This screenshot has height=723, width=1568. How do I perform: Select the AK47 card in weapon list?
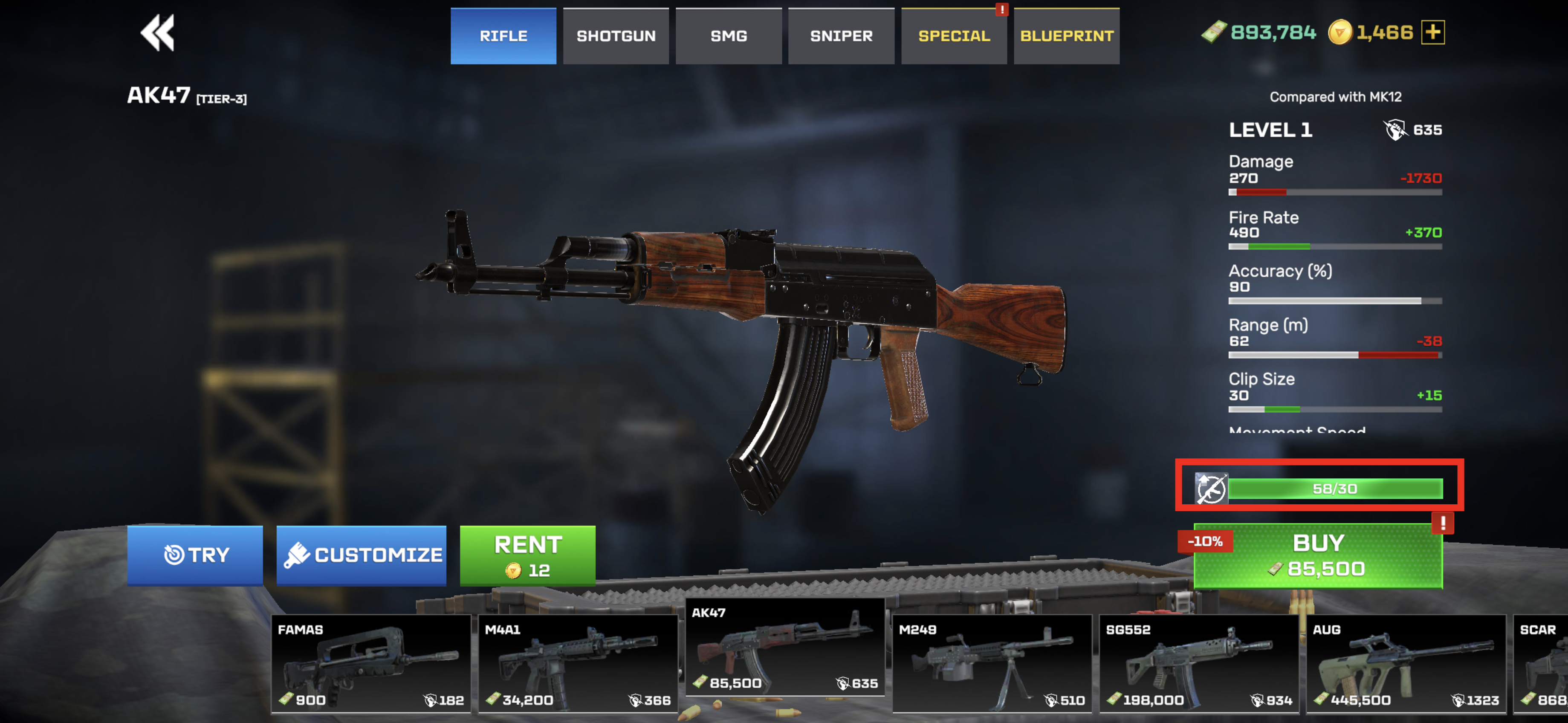[x=784, y=648]
